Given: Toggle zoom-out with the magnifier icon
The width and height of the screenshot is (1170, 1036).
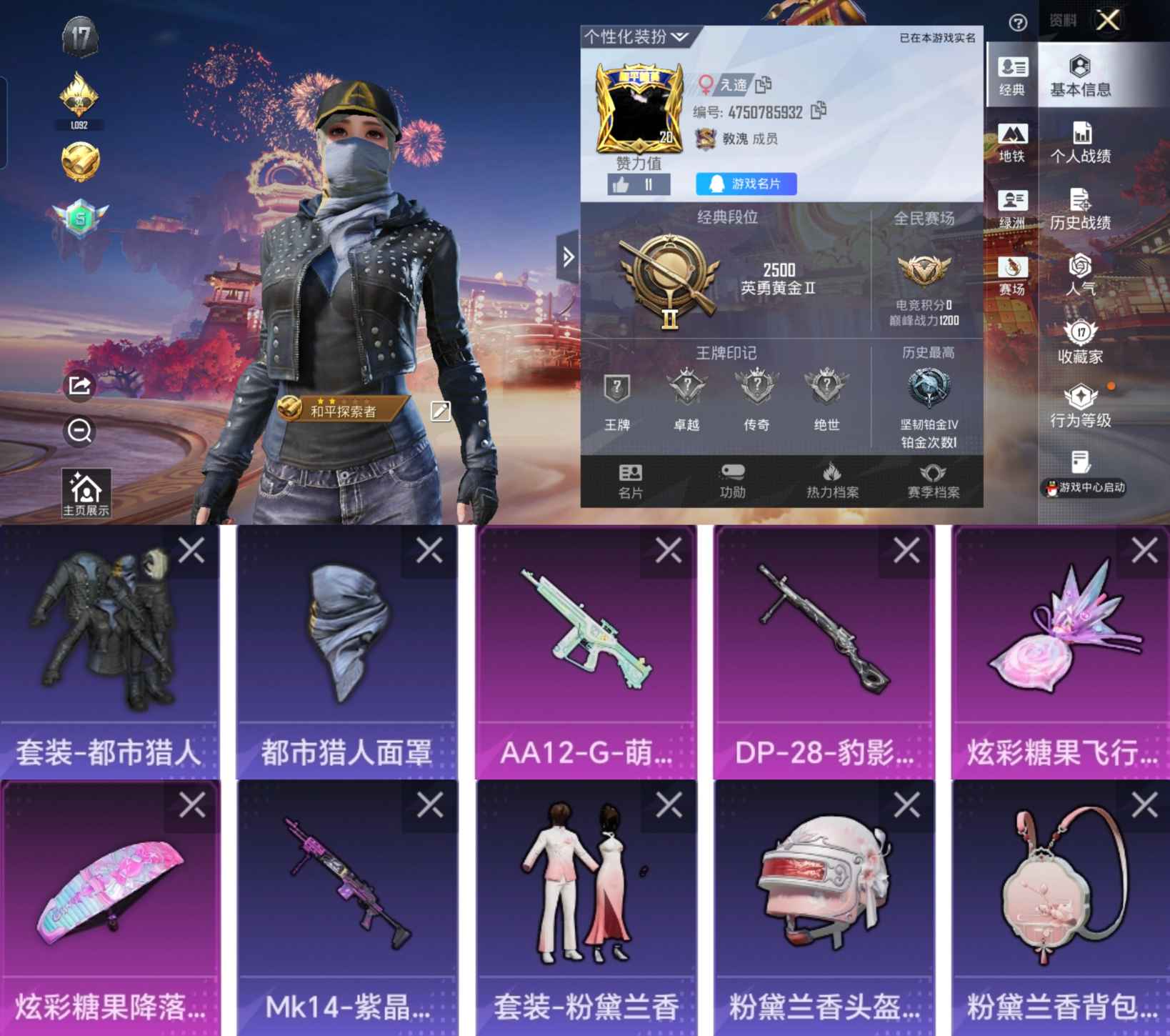Looking at the screenshot, I should 79,432.
